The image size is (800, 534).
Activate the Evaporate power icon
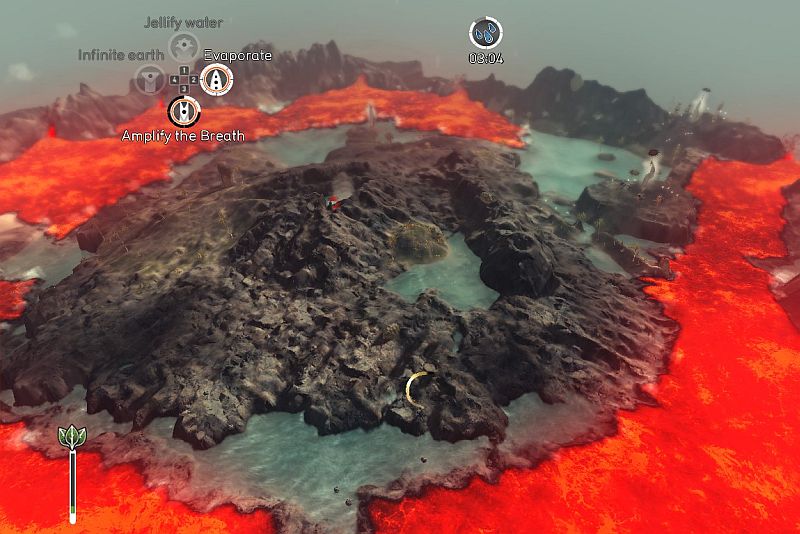coord(215,79)
